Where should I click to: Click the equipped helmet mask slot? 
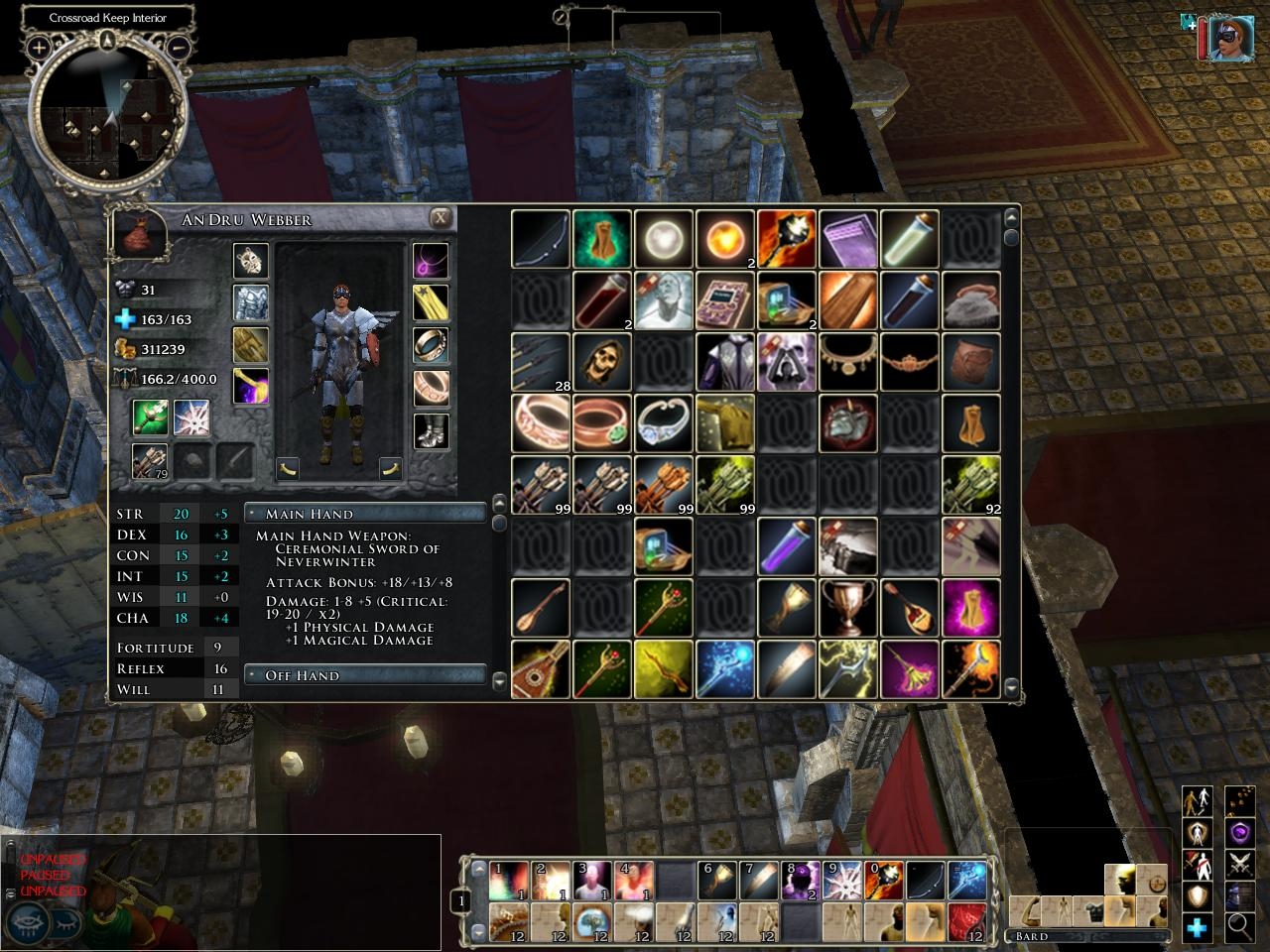point(251,261)
